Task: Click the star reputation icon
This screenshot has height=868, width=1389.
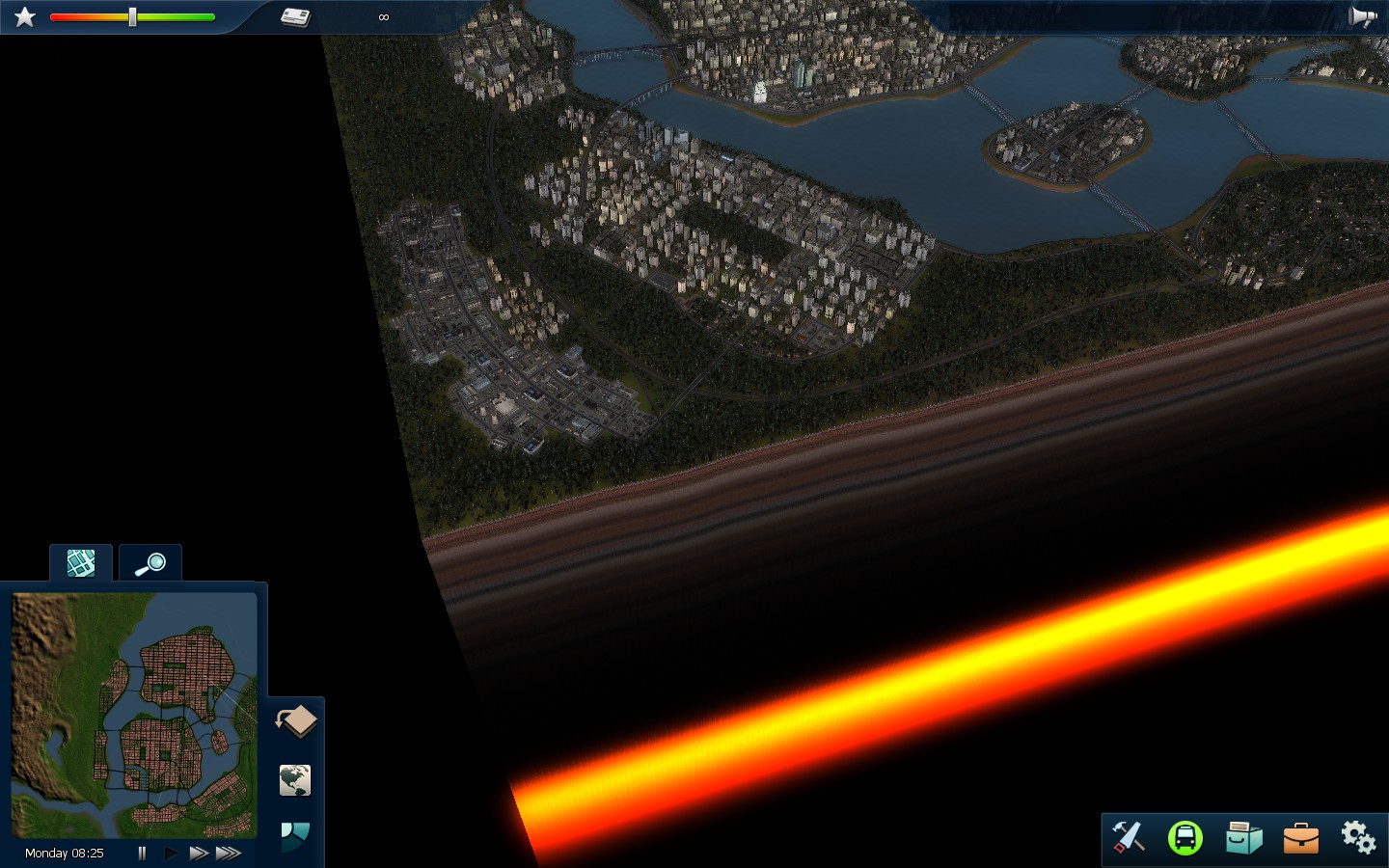Action: coord(24,15)
